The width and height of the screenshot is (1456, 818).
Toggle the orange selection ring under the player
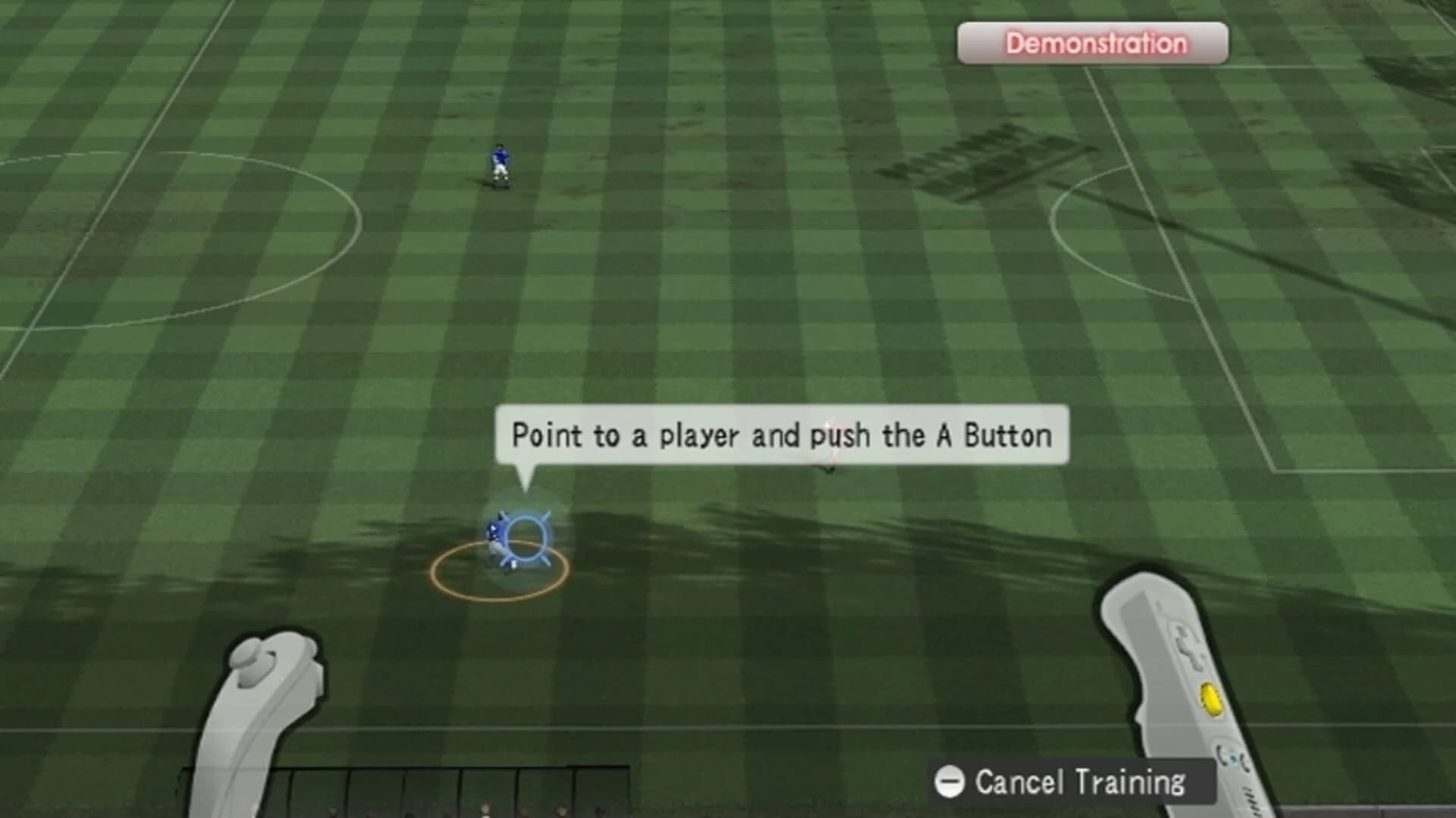pyautogui.click(x=500, y=571)
